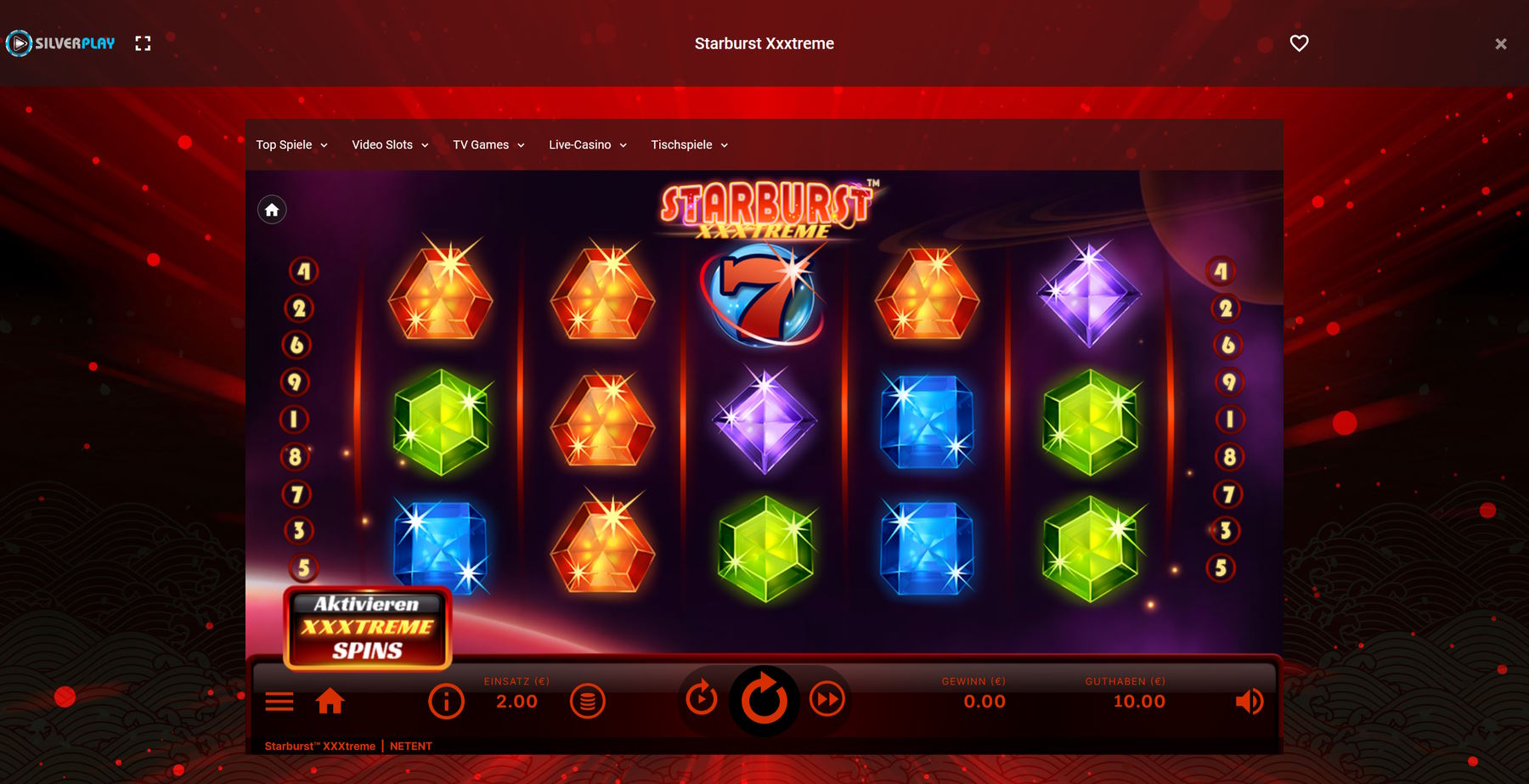Open the coin stack bet settings icon
Viewport: 1529px width, 784px height.
[x=588, y=702]
